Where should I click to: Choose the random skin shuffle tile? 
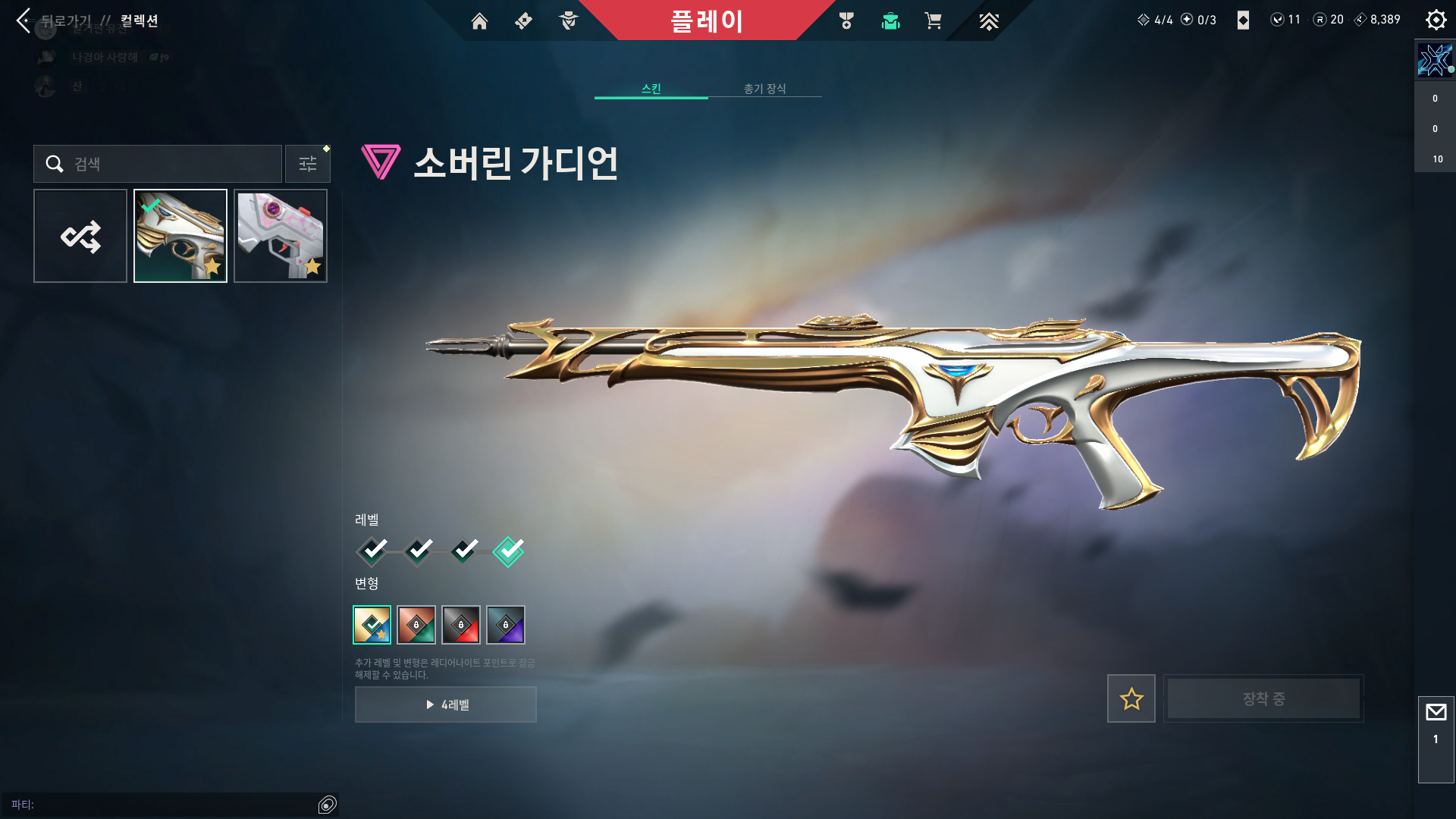point(80,236)
